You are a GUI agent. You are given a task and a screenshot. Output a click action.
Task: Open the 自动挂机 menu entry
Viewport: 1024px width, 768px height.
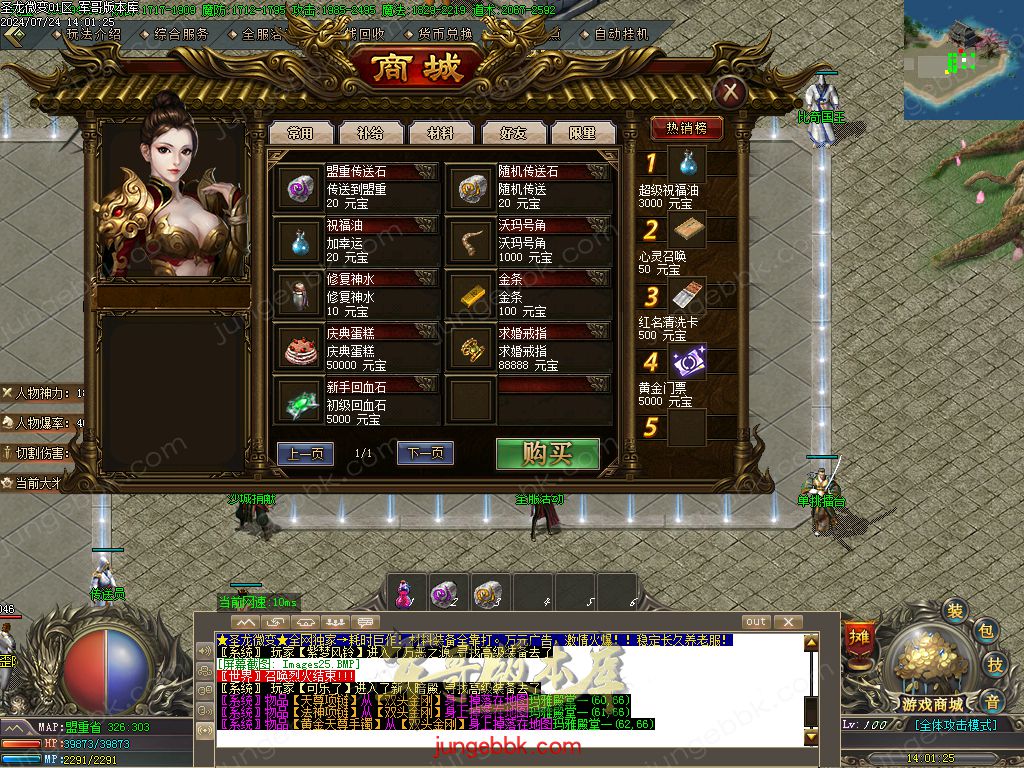click(x=621, y=33)
